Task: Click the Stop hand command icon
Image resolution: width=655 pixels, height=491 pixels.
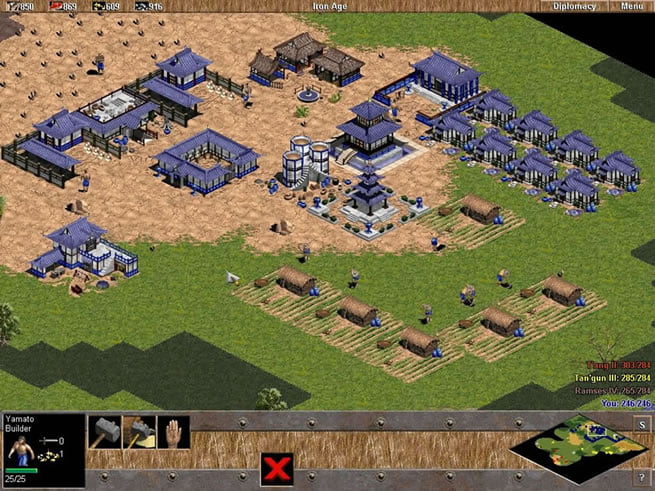Action: point(173,432)
